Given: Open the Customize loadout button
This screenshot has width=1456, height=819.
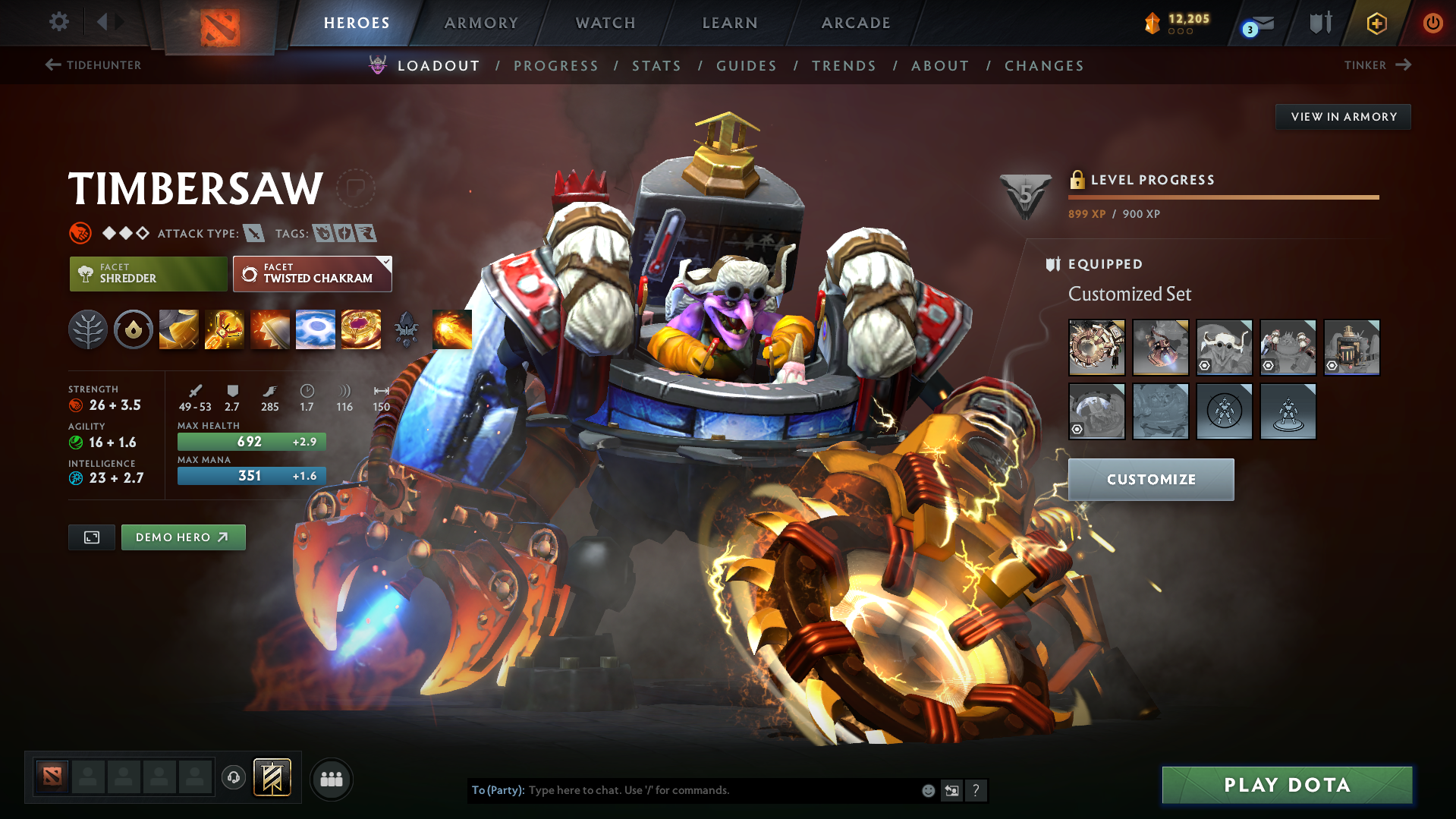Looking at the screenshot, I should pos(1150,480).
